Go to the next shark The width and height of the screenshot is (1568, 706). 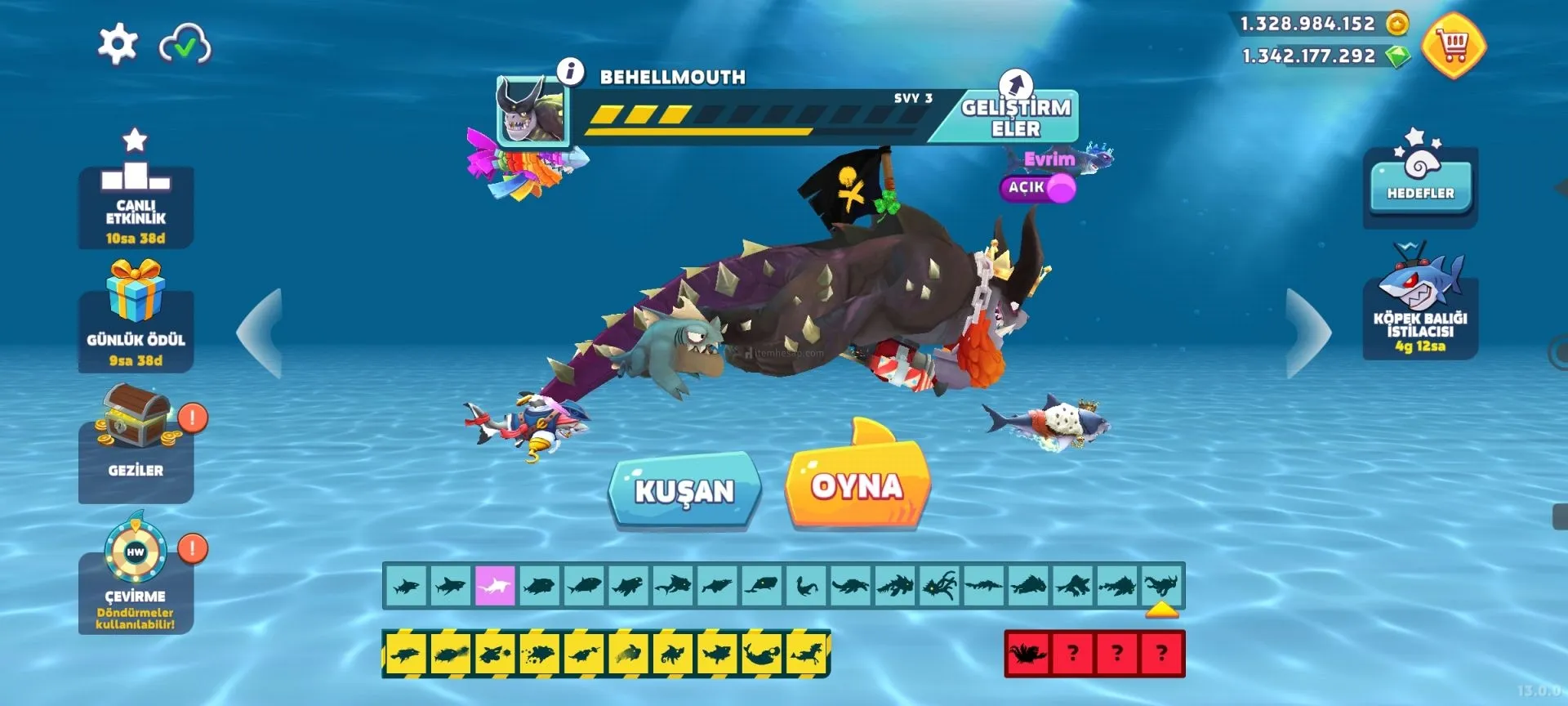(x=1307, y=333)
